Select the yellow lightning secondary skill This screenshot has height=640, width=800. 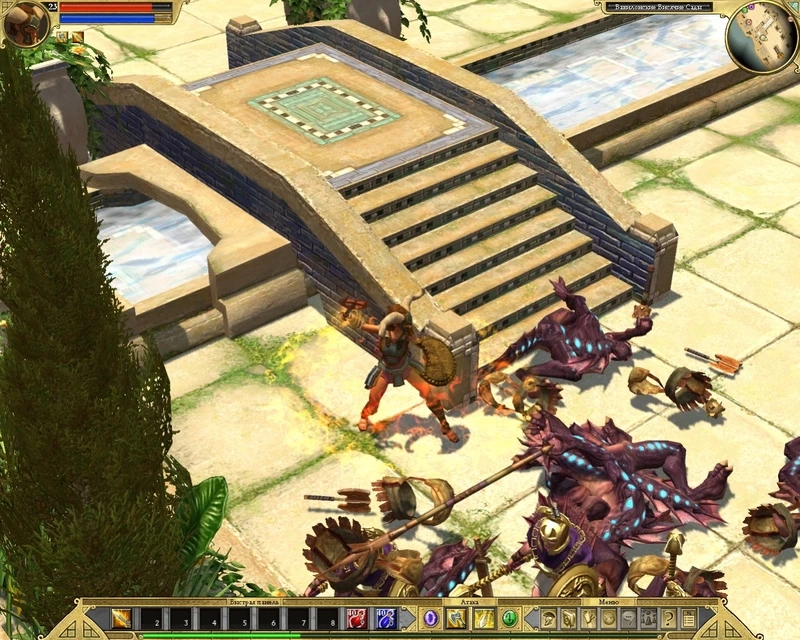(483, 618)
